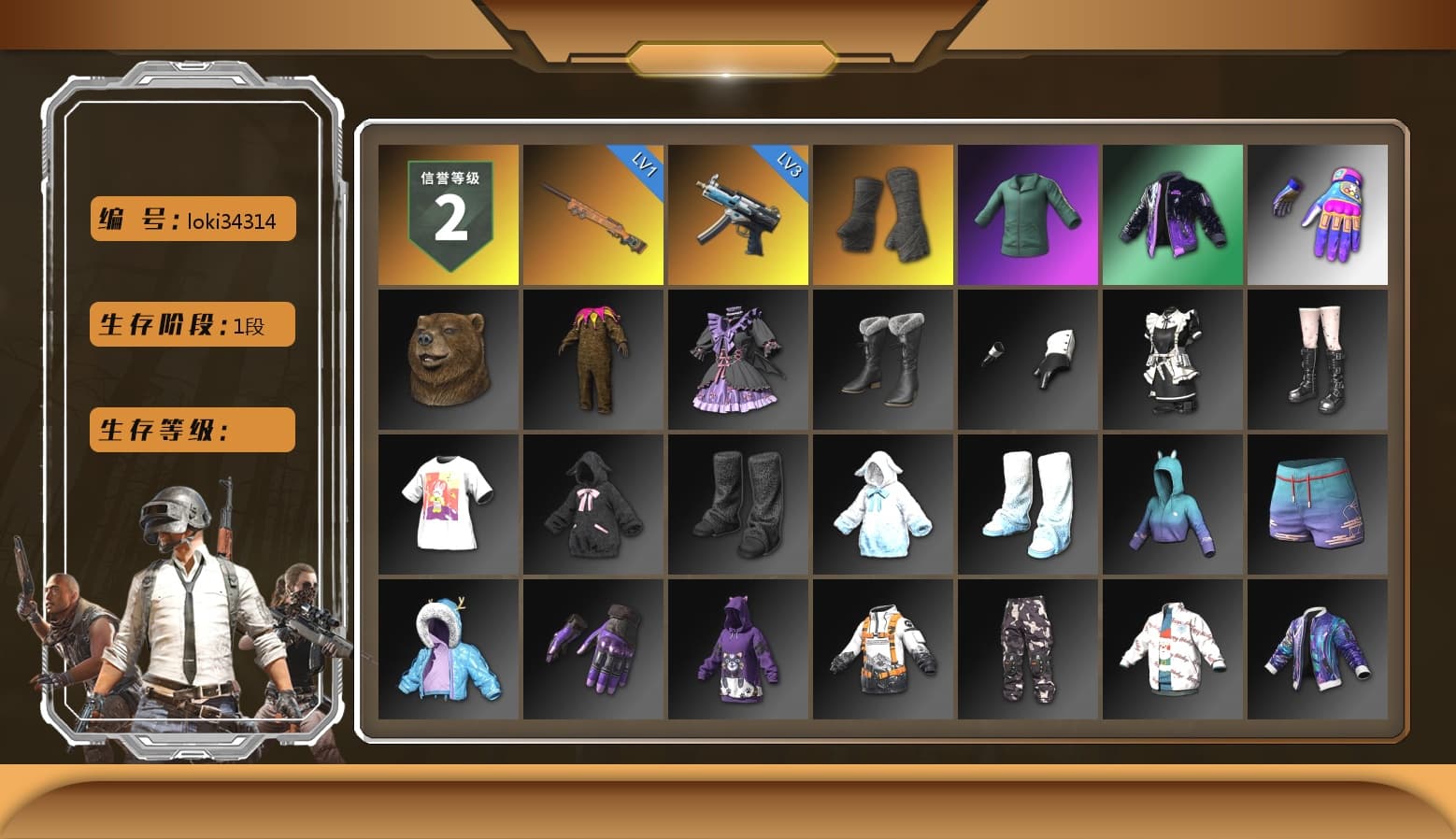Click the fur-trimmed black boots item
The height and width of the screenshot is (839, 1456).
click(883, 360)
